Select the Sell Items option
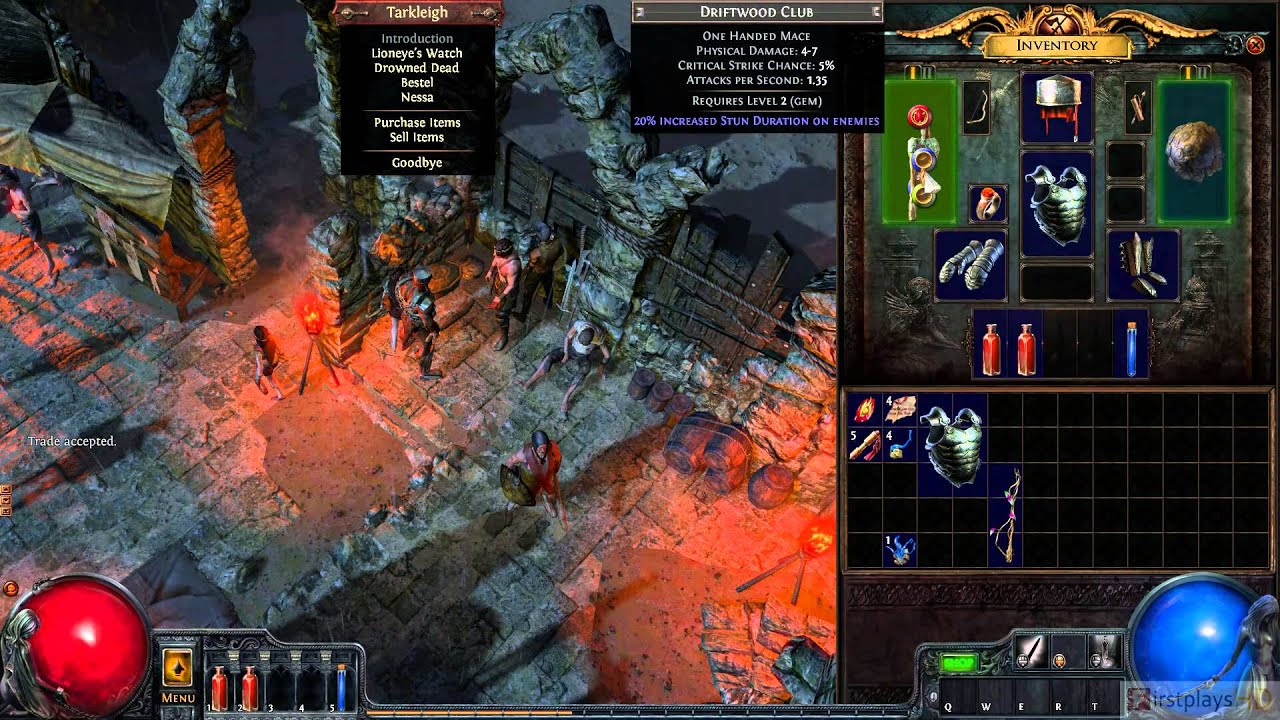Image resolution: width=1280 pixels, height=720 pixels. (x=418, y=137)
